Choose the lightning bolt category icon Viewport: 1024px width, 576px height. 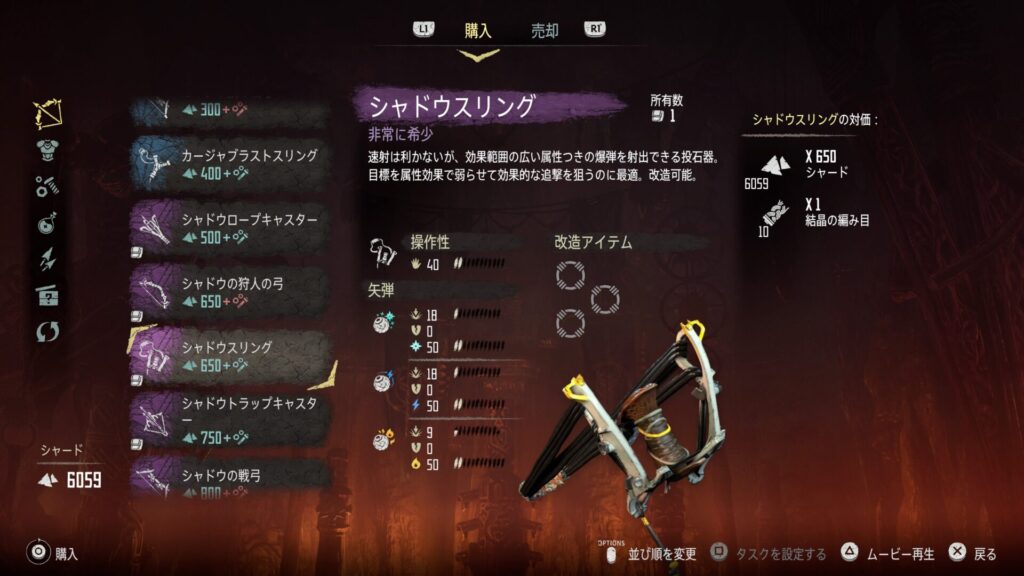click(x=47, y=259)
